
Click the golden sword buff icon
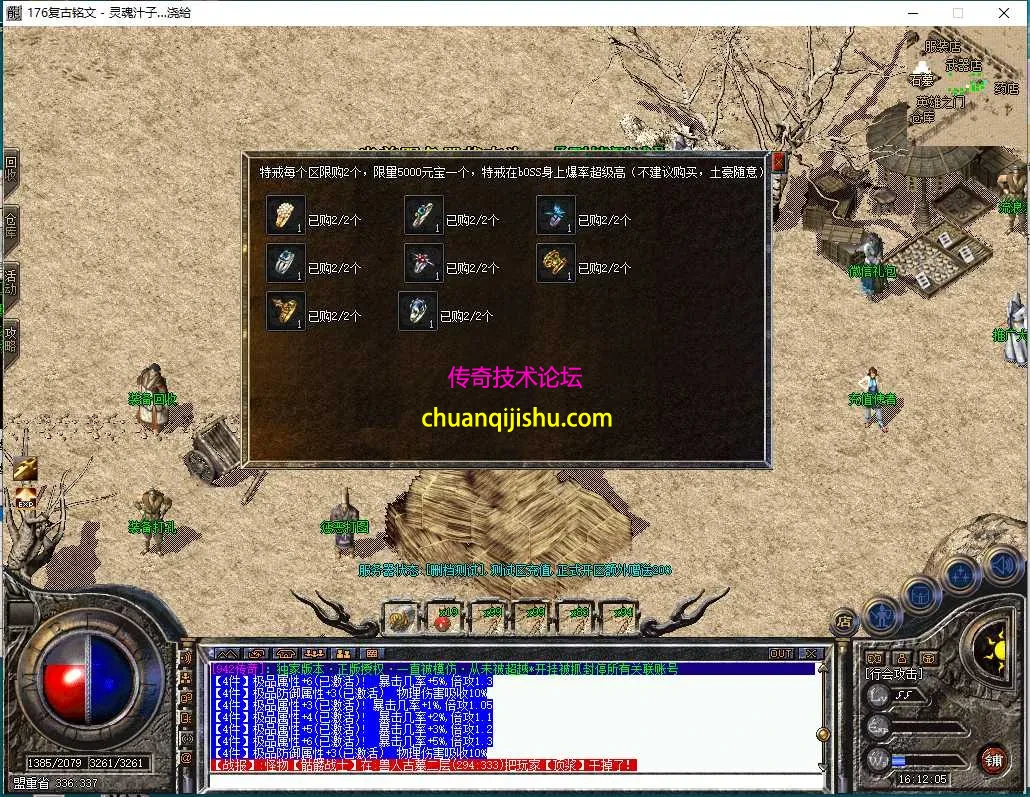(x=25, y=468)
